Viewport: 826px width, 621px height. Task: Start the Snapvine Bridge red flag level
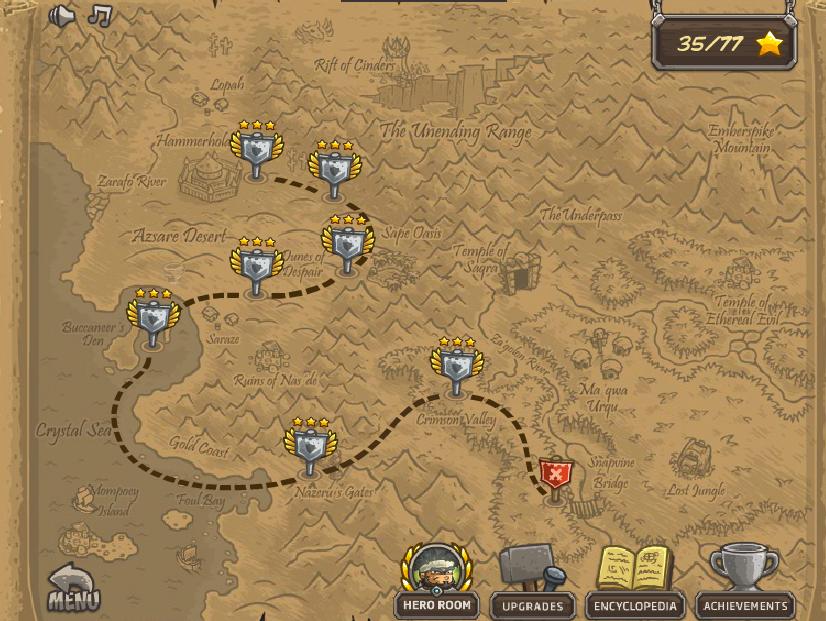click(x=555, y=476)
